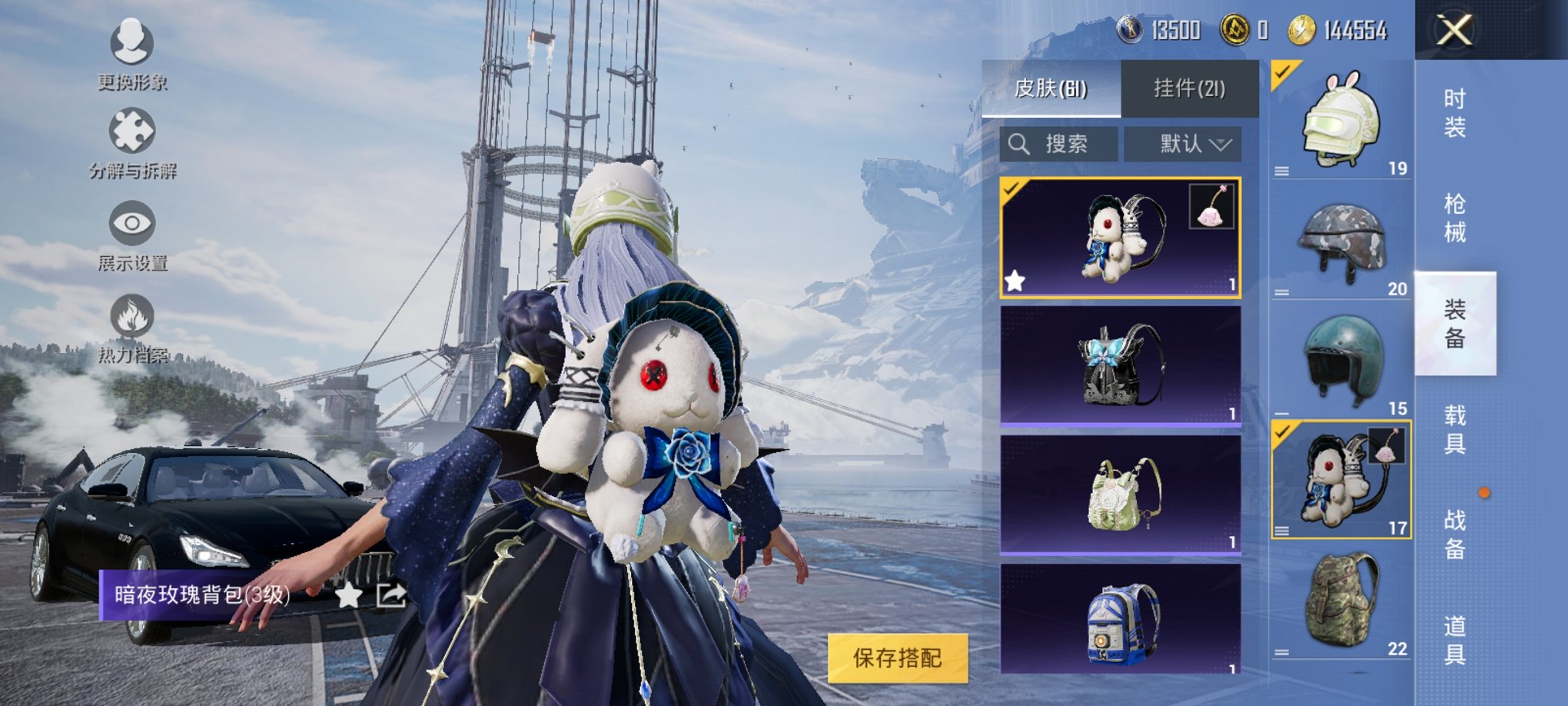Open 更换形象 change appearance

pyautogui.click(x=132, y=54)
